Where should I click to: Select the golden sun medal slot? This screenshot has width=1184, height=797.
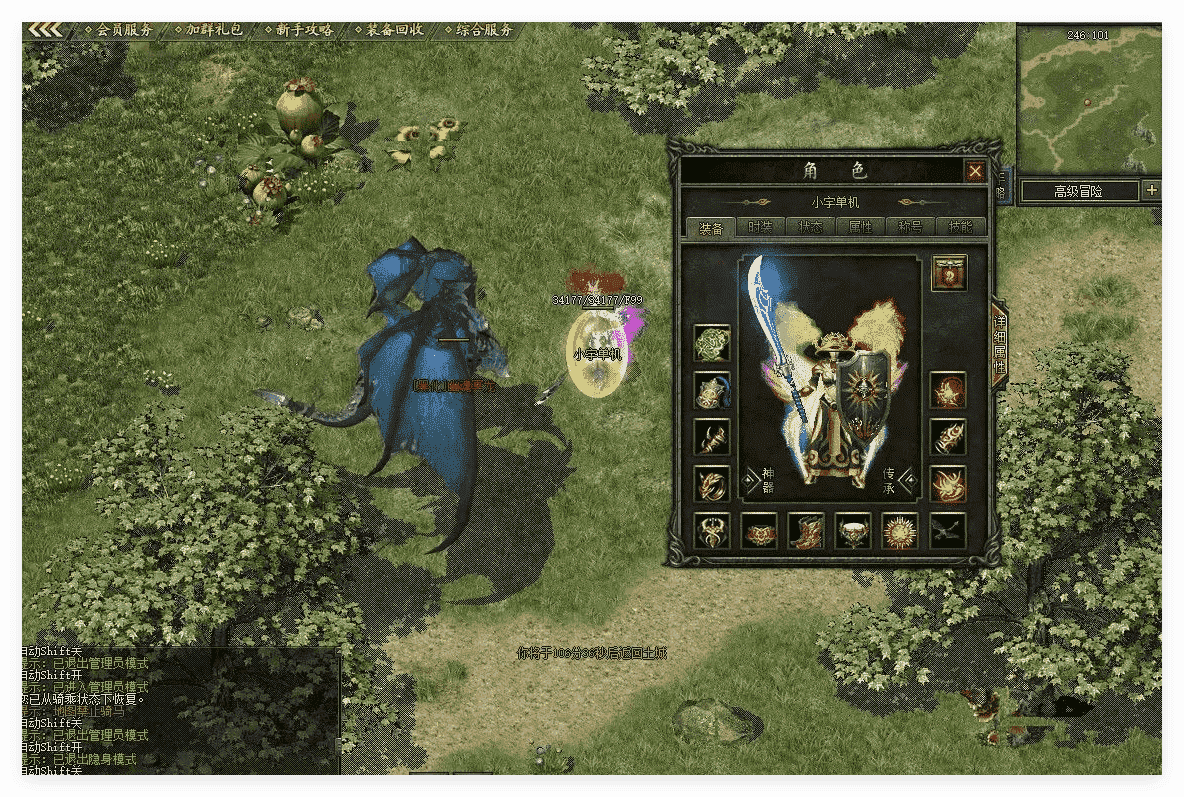pyautogui.click(x=899, y=531)
